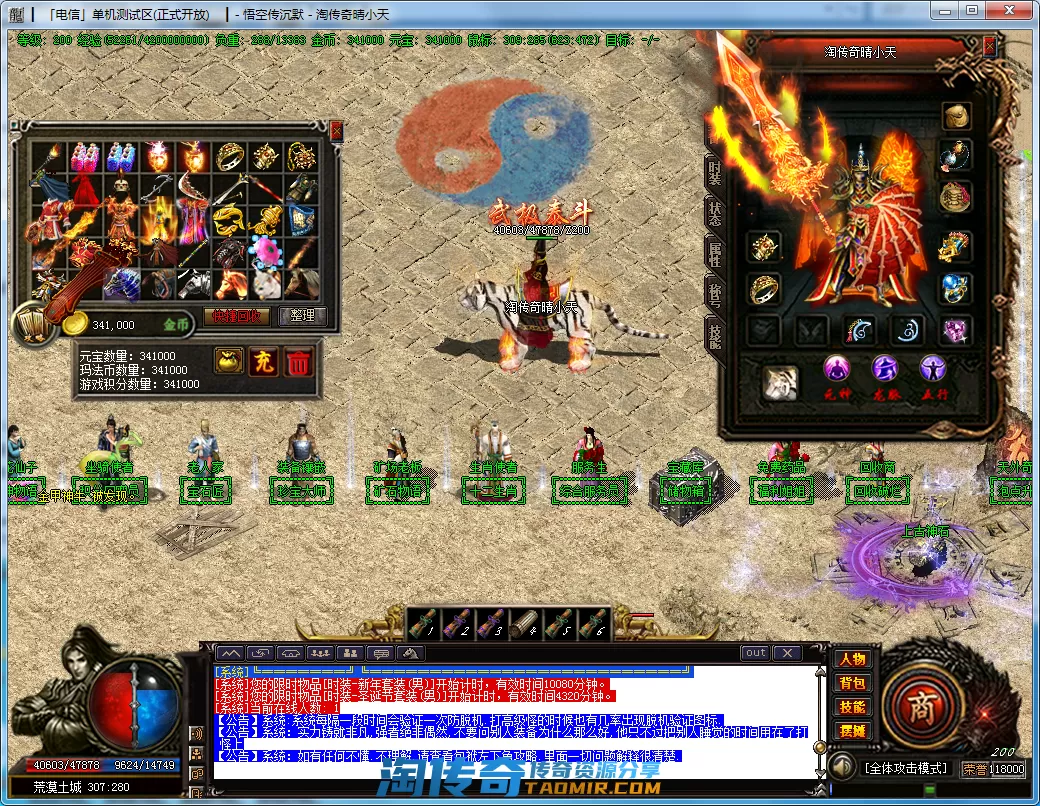Click the chat bar 'out' button

[x=756, y=653]
